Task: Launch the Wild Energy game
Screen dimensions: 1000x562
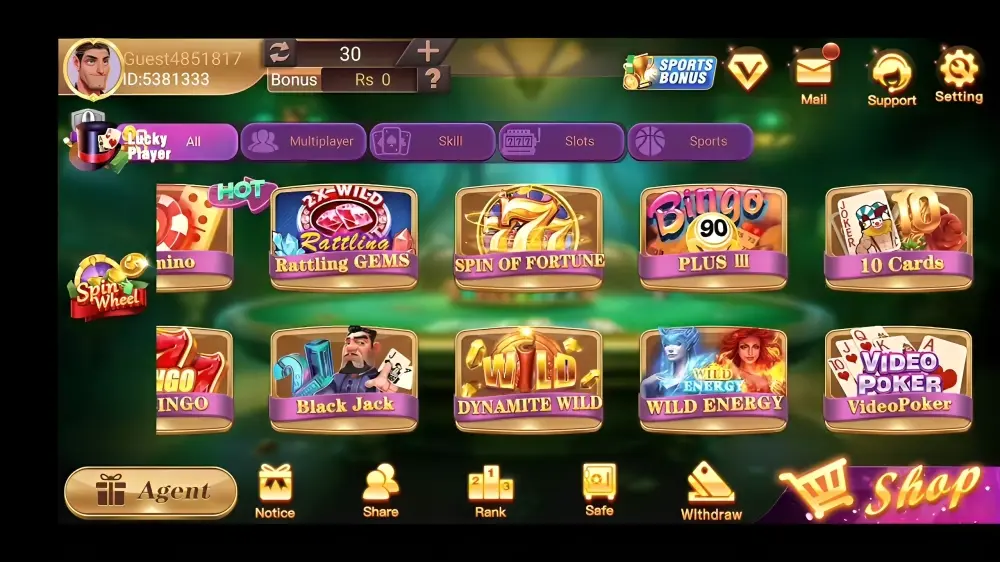Action: [x=714, y=379]
